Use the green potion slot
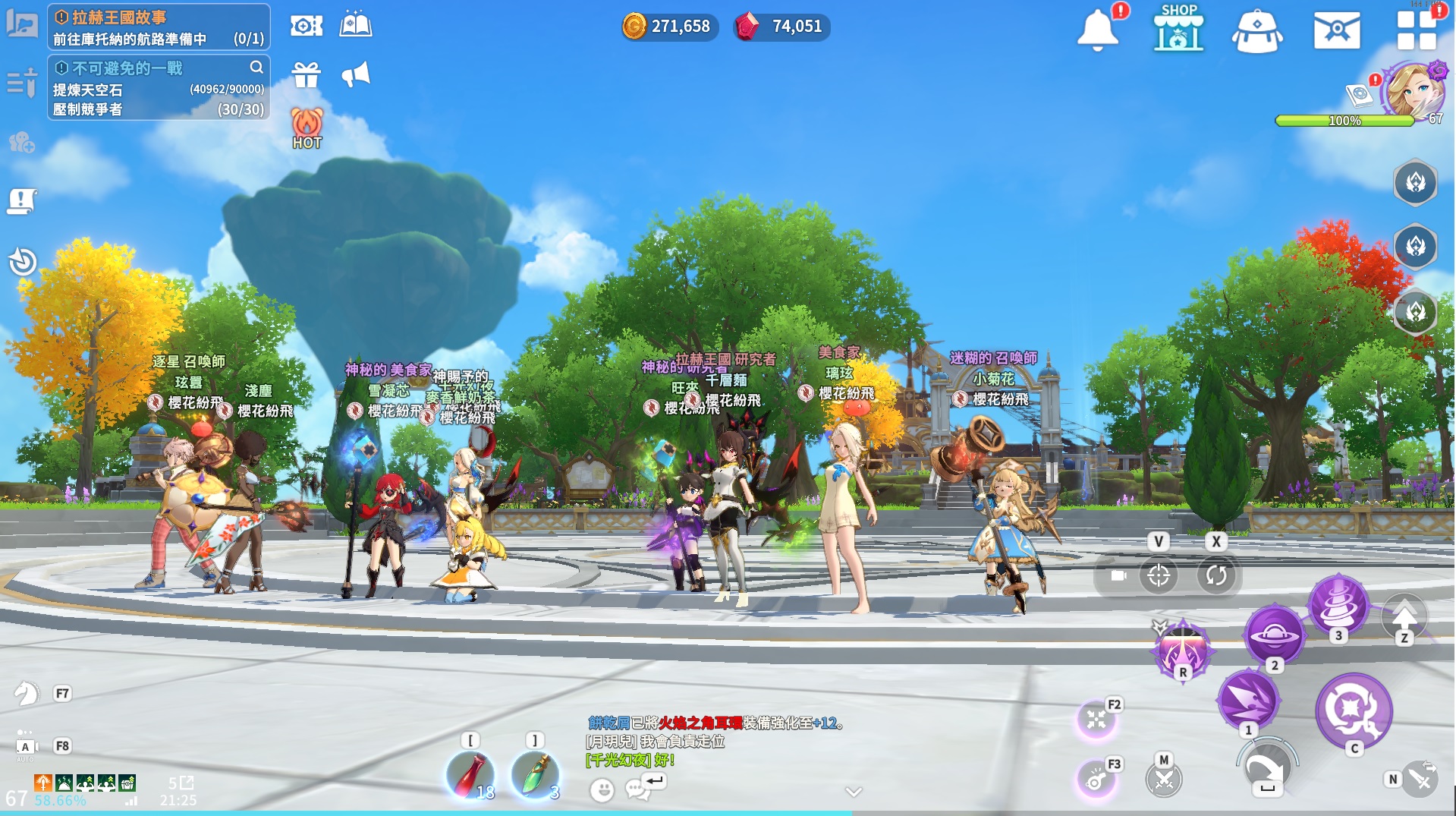 pyautogui.click(x=536, y=776)
